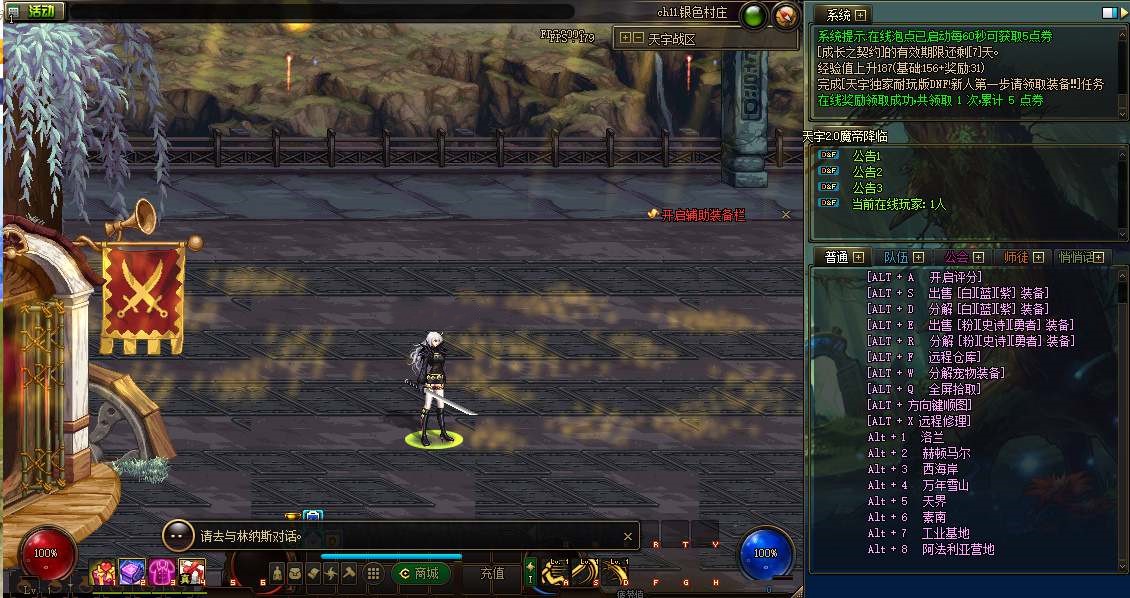The width and height of the screenshot is (1130, 598).
Task: Open the character silhouette info icon
Action: [278, 573]
